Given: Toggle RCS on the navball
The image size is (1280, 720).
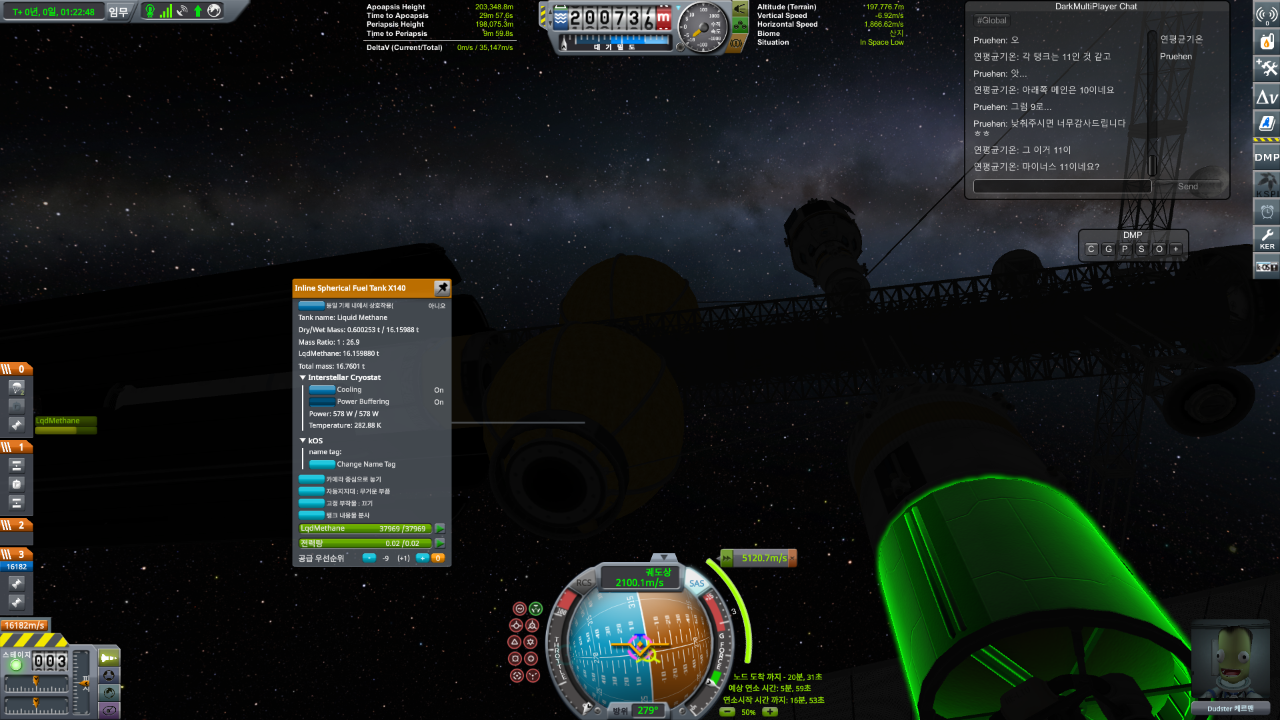Looking at the screenshot, I should click(585, 582).
